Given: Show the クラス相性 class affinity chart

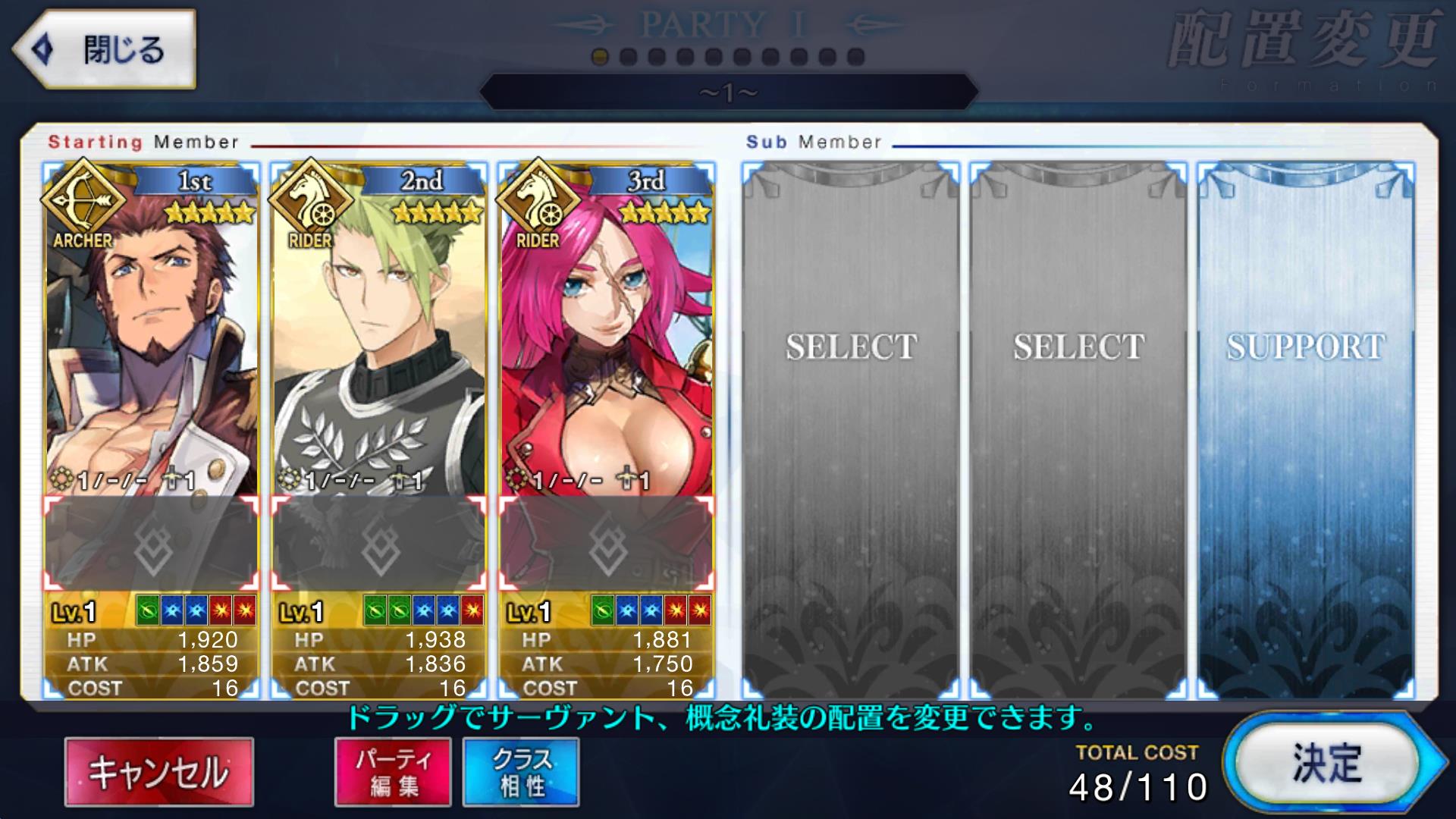Looking at the screenshot, I should click(x=521, y=772).
